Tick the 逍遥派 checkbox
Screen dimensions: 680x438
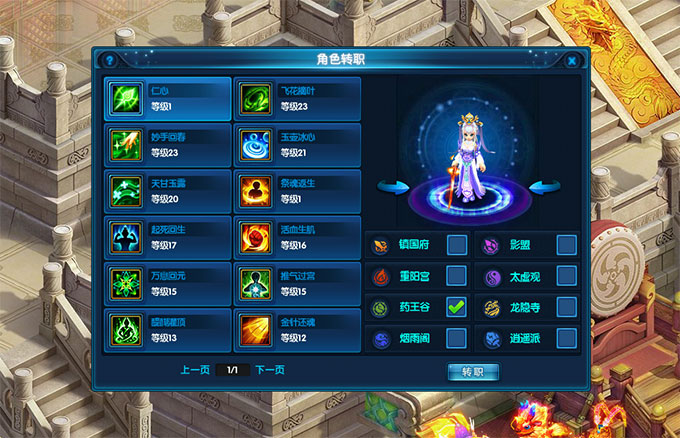[566, 338]
